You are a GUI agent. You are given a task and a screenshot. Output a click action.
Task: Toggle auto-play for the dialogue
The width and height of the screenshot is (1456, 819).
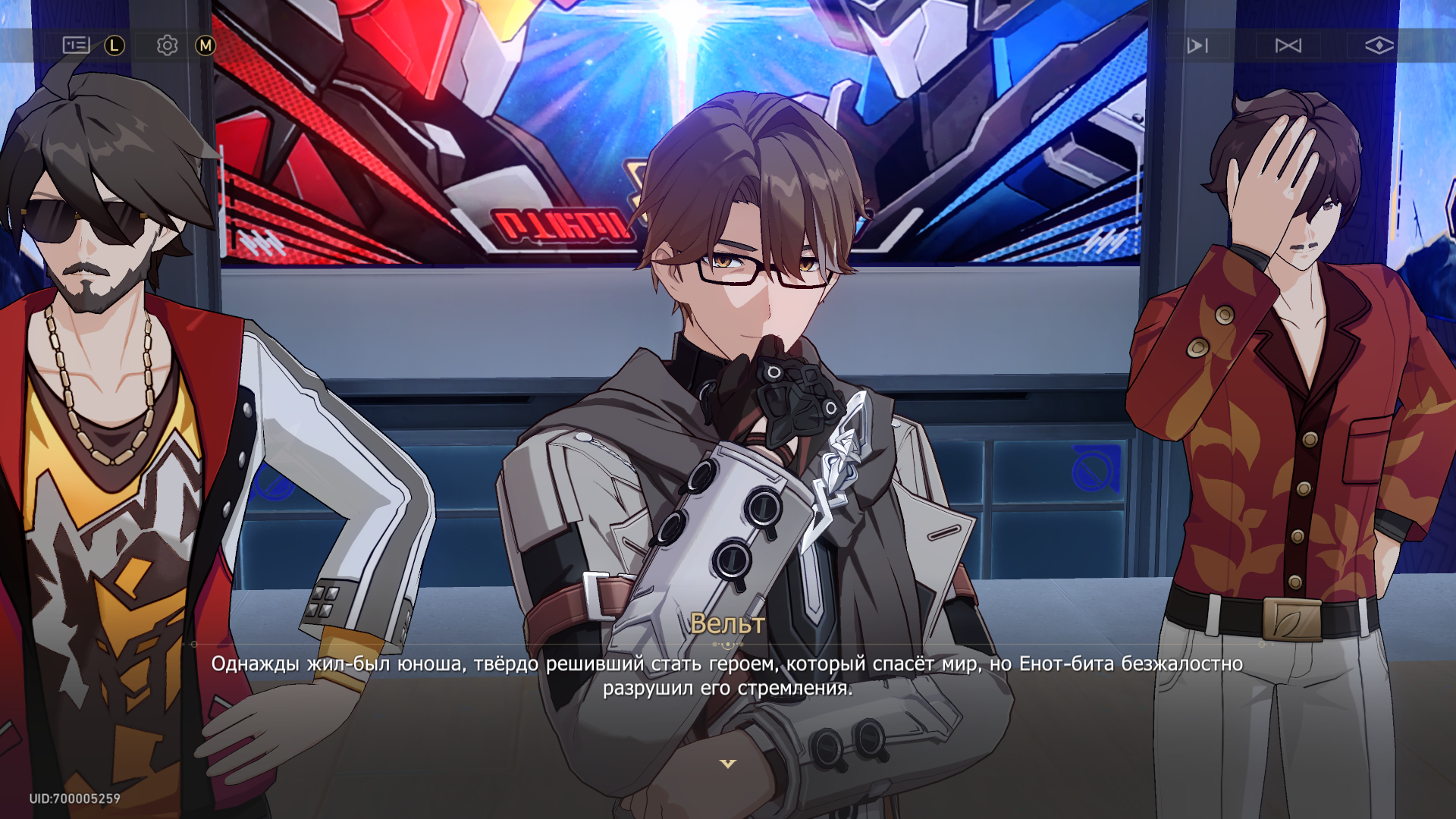(1197, 45)
